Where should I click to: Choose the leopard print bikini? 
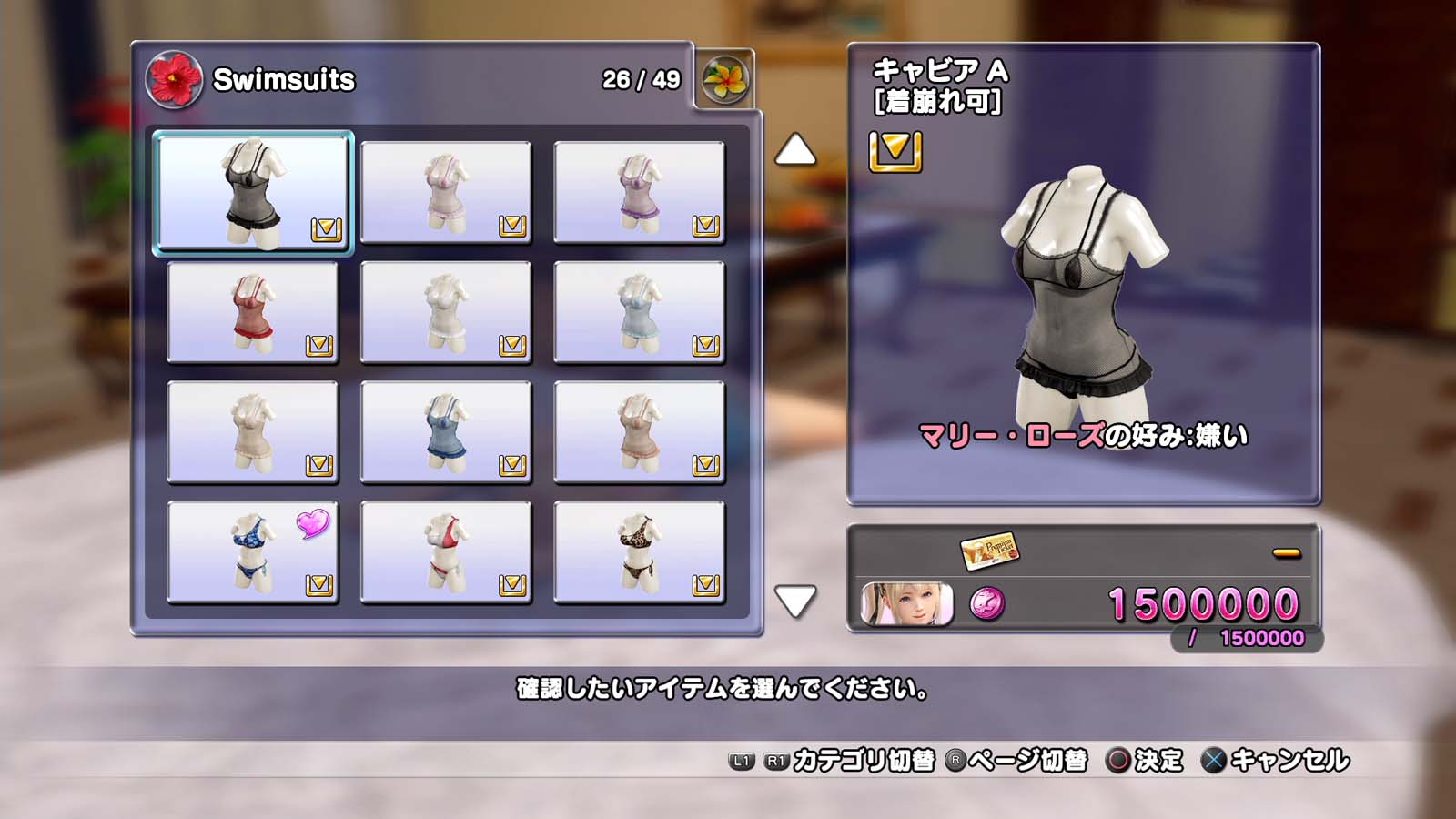[x=639, y=552]
